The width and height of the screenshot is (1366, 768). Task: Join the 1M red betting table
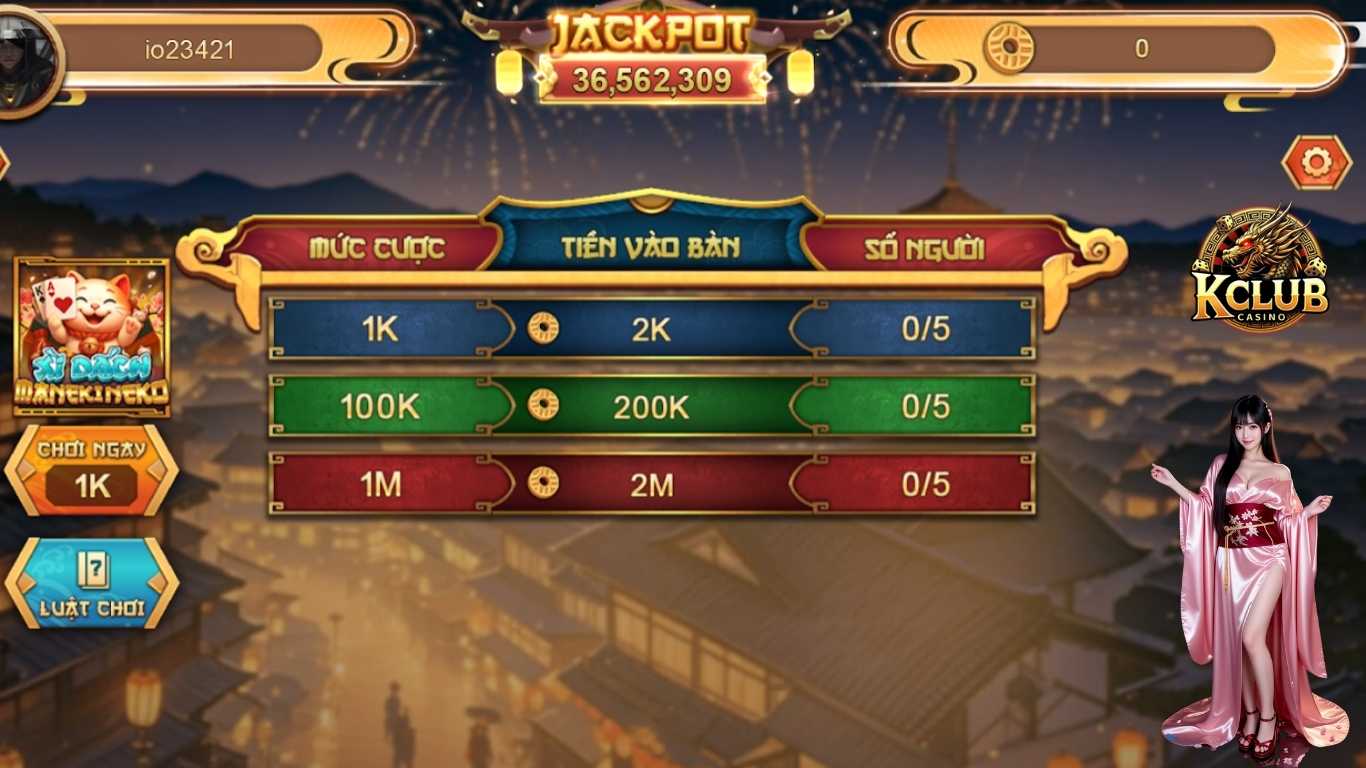[x=650, y=485]
